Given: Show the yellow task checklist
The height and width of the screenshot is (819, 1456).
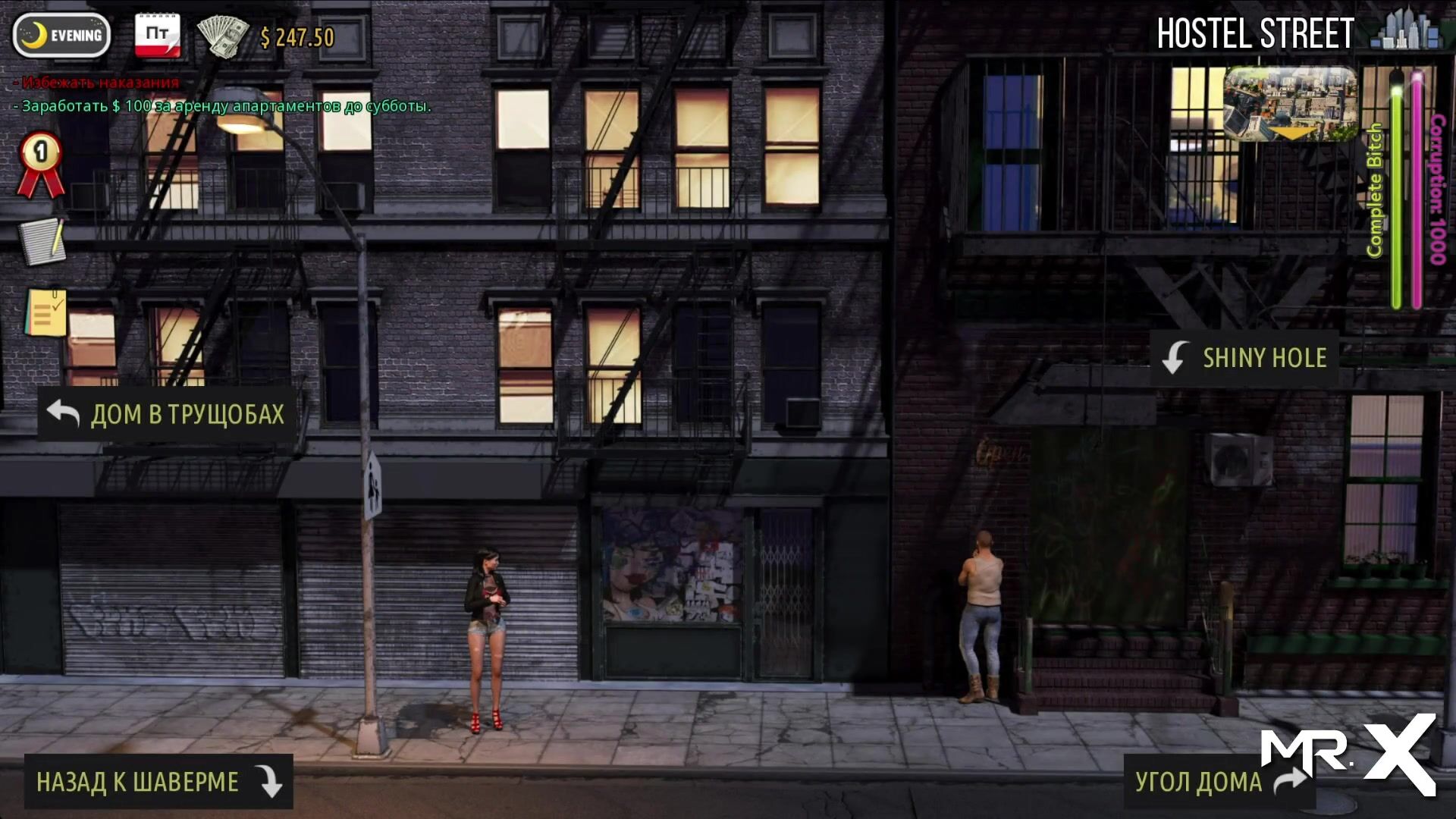Looking at the screenshot, I should (44, 312).
